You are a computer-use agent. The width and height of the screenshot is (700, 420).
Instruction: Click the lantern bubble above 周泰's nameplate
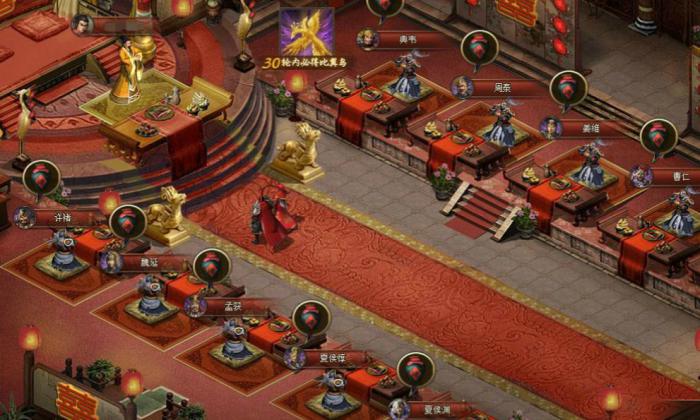pos(479,48)
